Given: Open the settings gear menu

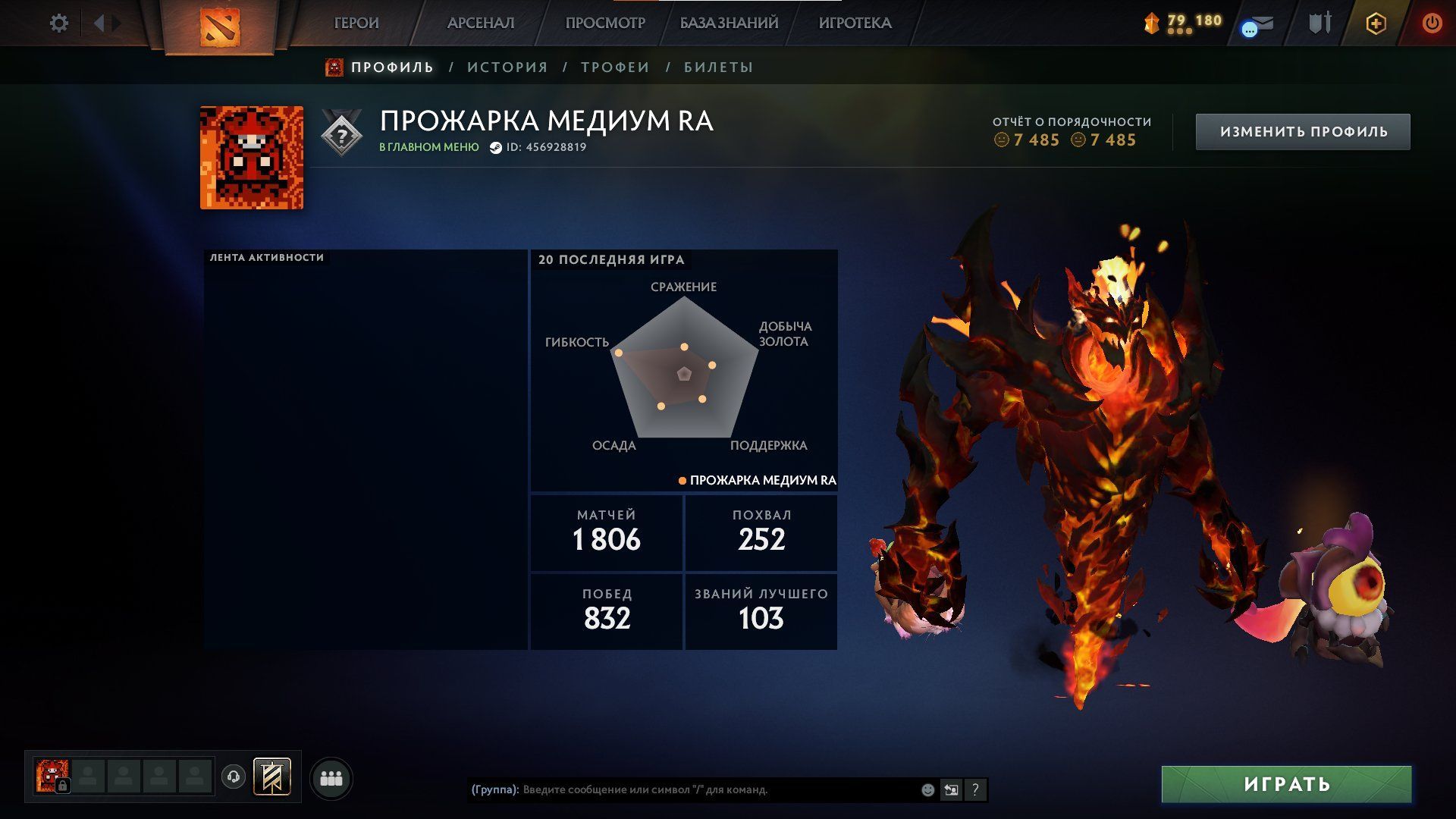Looking at the screenshot, I should click(58, 24).
